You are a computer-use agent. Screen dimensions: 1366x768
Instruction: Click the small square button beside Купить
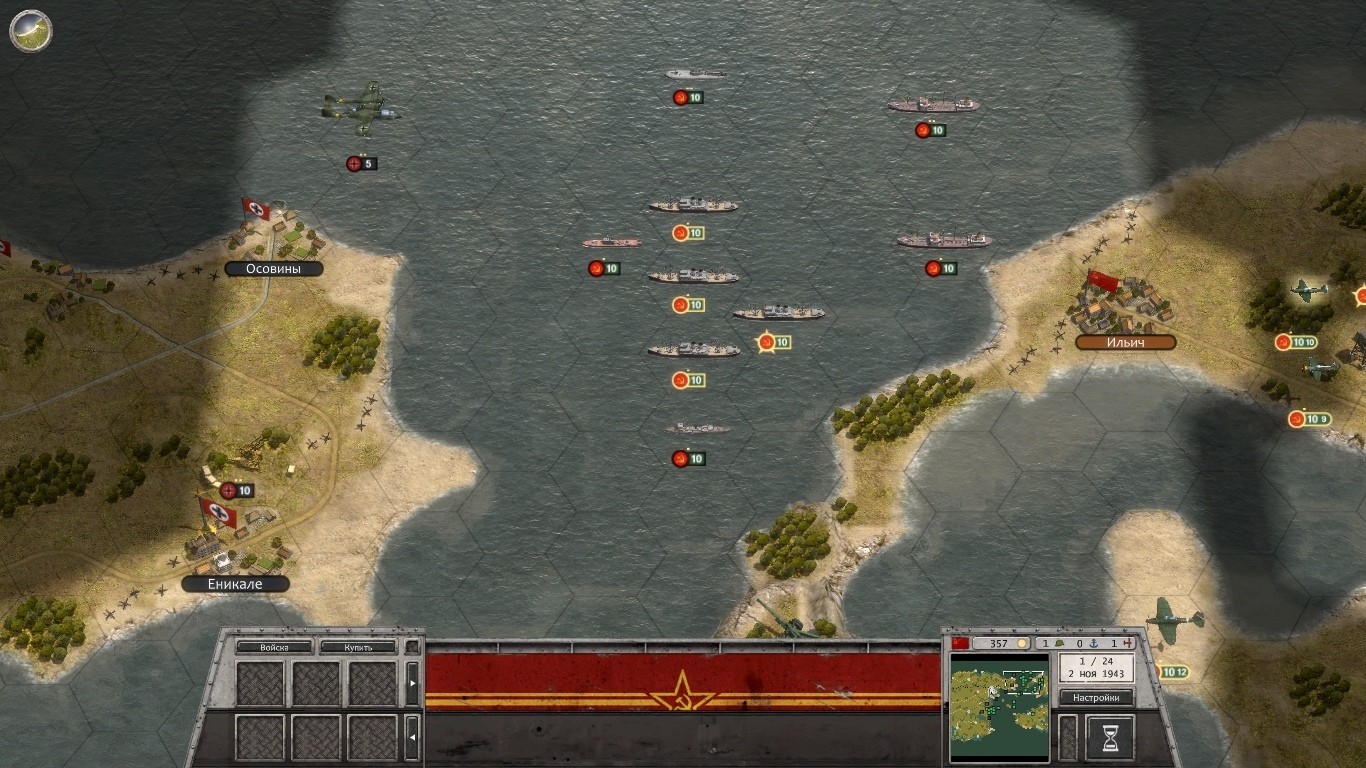[411, 647]
